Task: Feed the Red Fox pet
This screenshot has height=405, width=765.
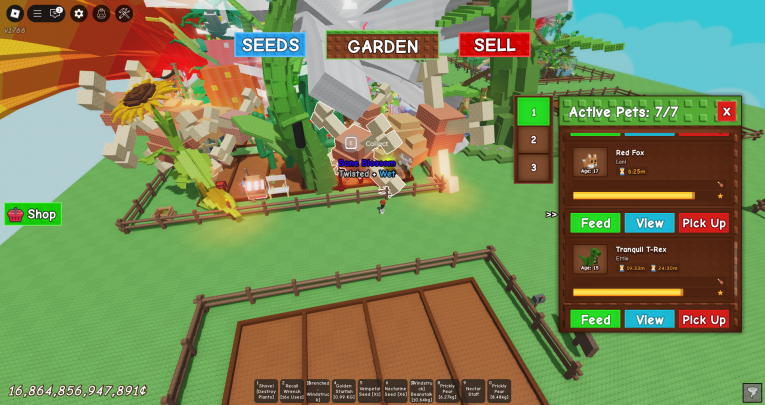Action: (x=595, y=223)
